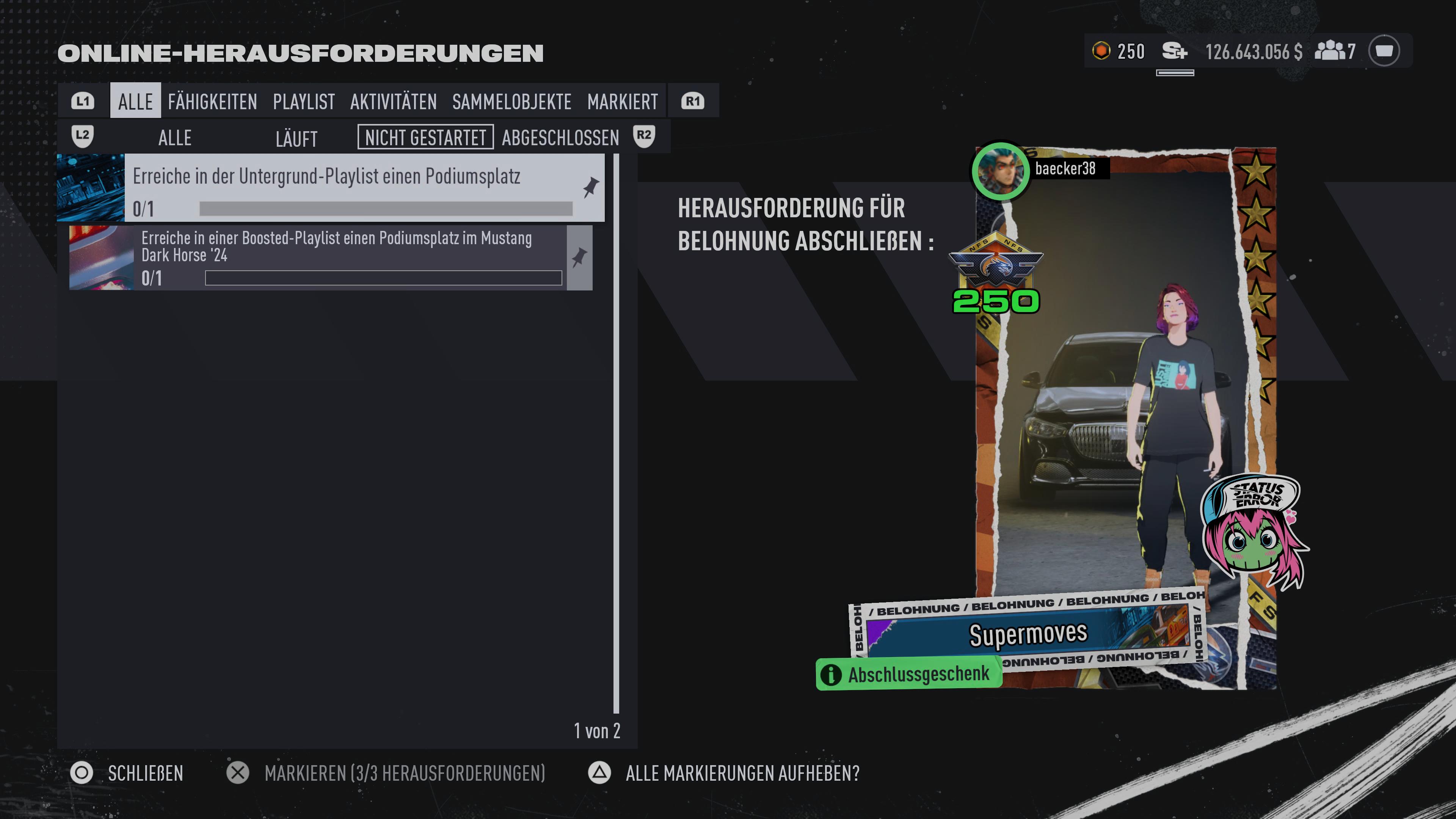This screenshot has width=1456, height=819.
Task: Open the party members icon
Action: pyautogui.click(x=1334, y=52)
